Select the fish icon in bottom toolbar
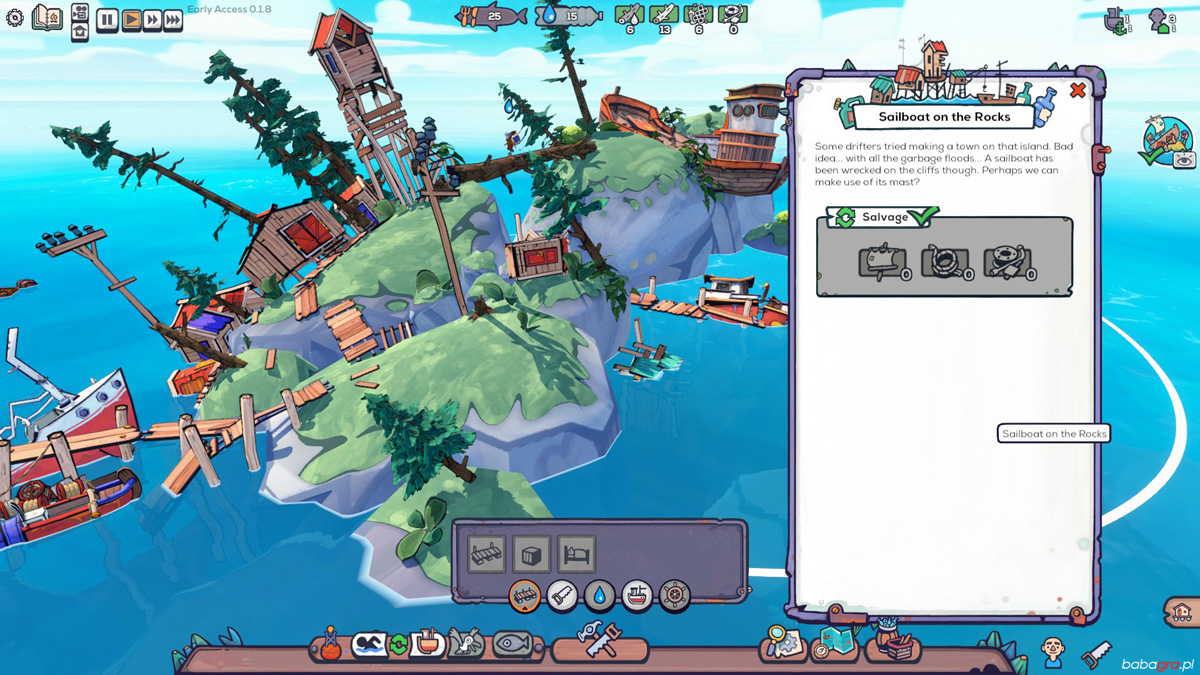Image resolution: width=1200 pixels, height=675 pixels. pyautogui.click(x=512, y=644)
